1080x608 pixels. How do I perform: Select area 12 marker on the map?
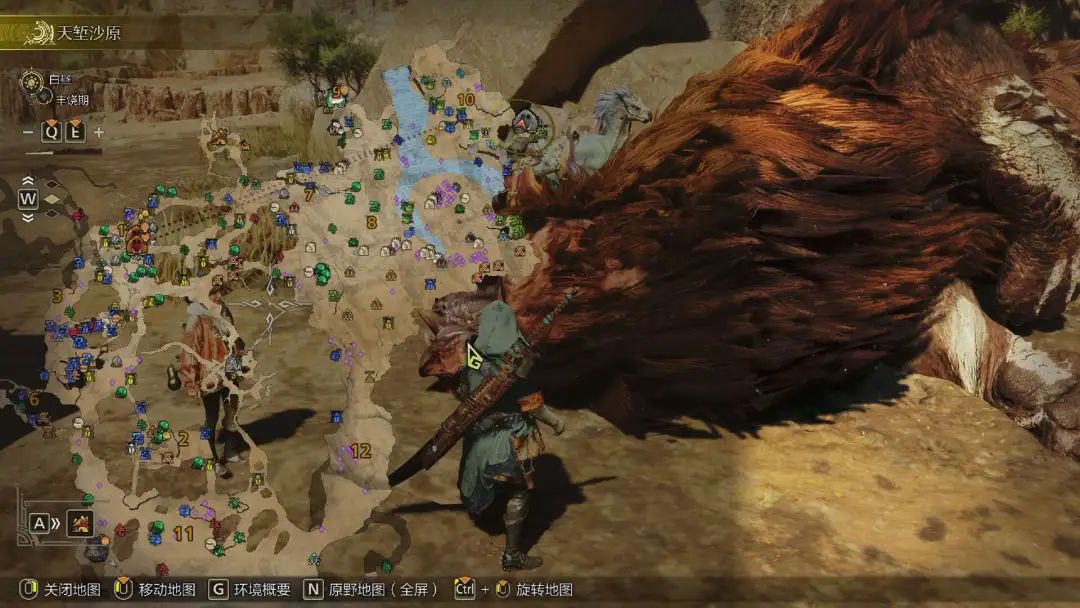coord(360,451)
